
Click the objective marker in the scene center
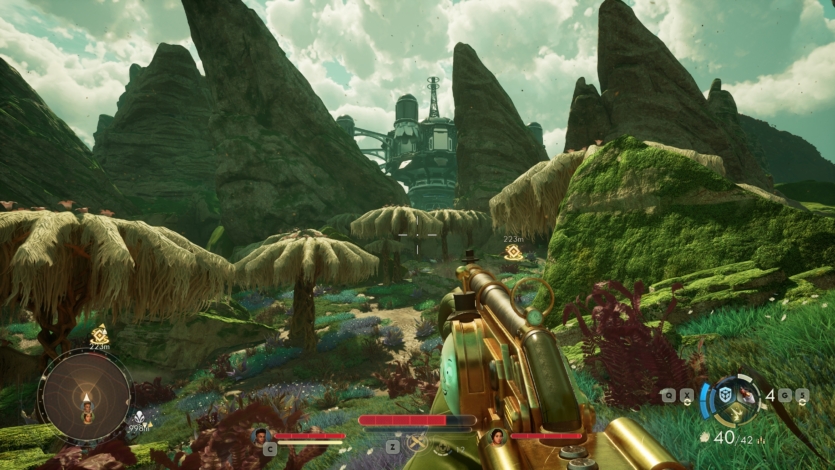click(513, 252)
